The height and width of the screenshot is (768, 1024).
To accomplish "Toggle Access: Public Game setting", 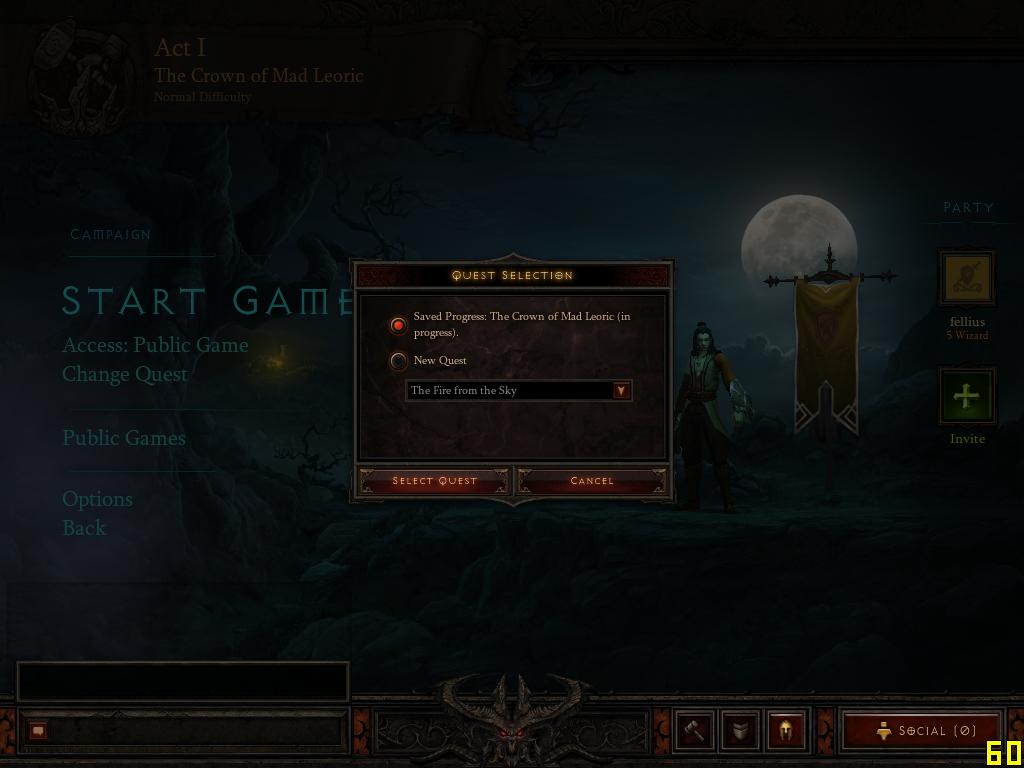I will click(155, 345).
